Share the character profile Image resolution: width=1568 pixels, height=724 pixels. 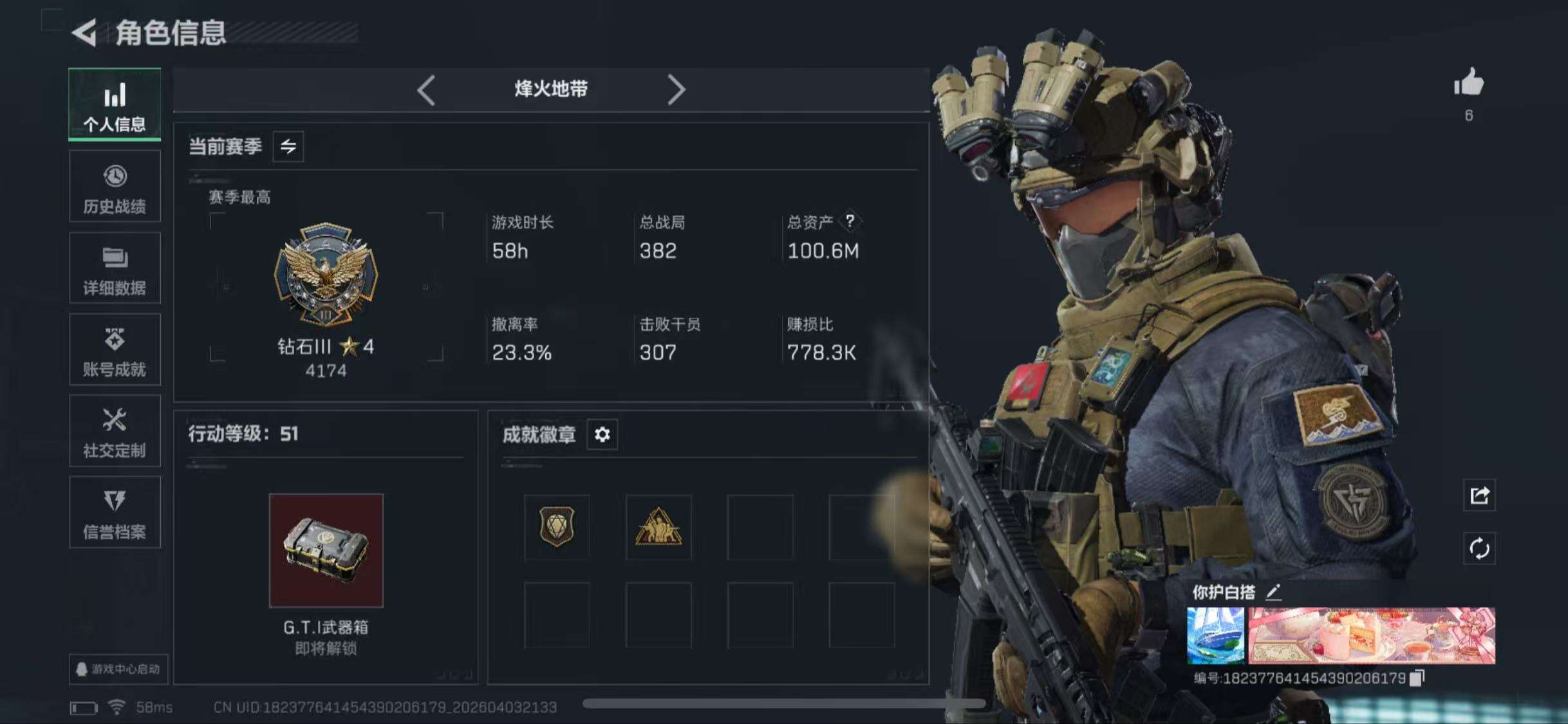1479,495
